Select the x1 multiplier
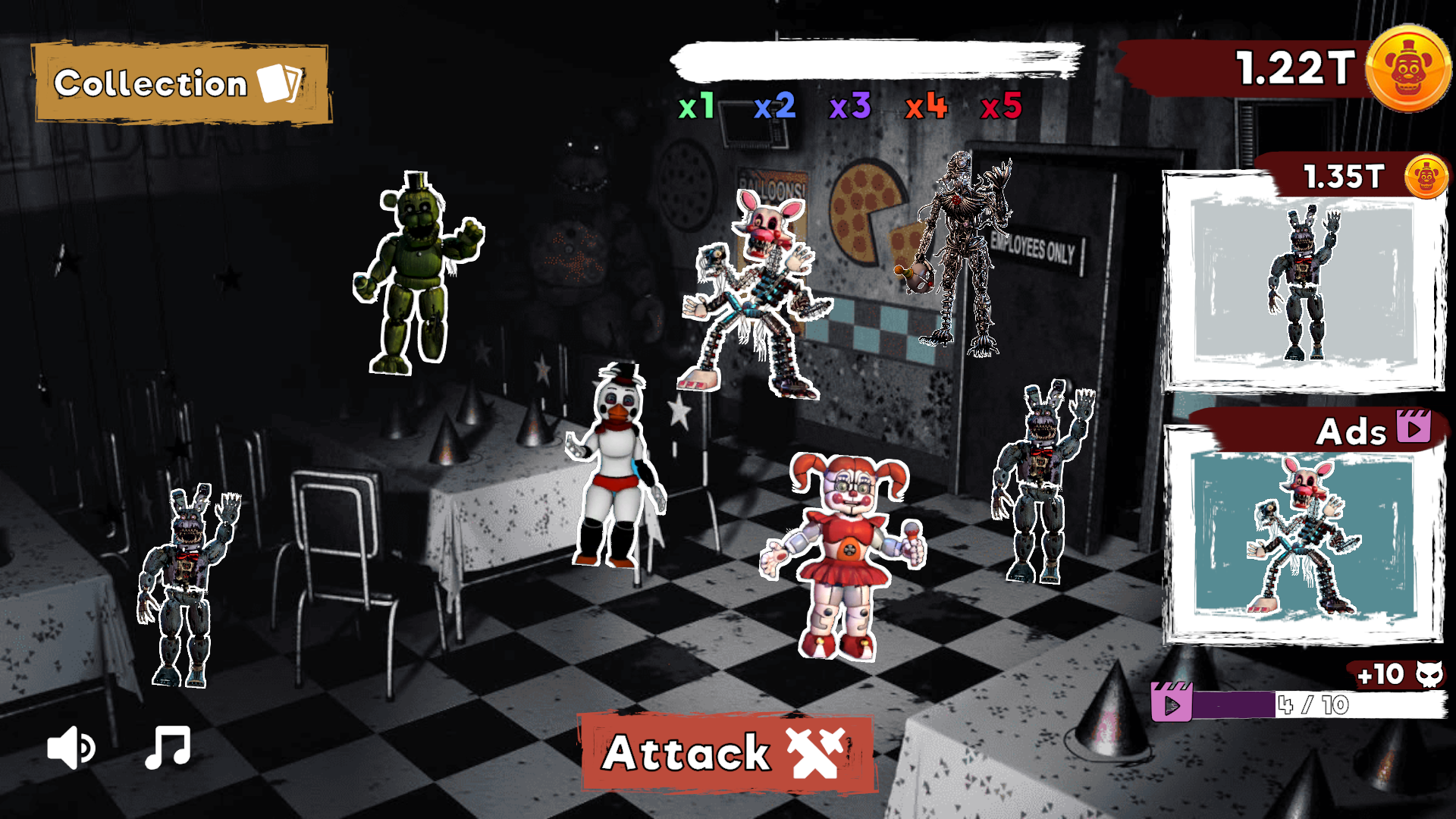 [x=697, y=107]
